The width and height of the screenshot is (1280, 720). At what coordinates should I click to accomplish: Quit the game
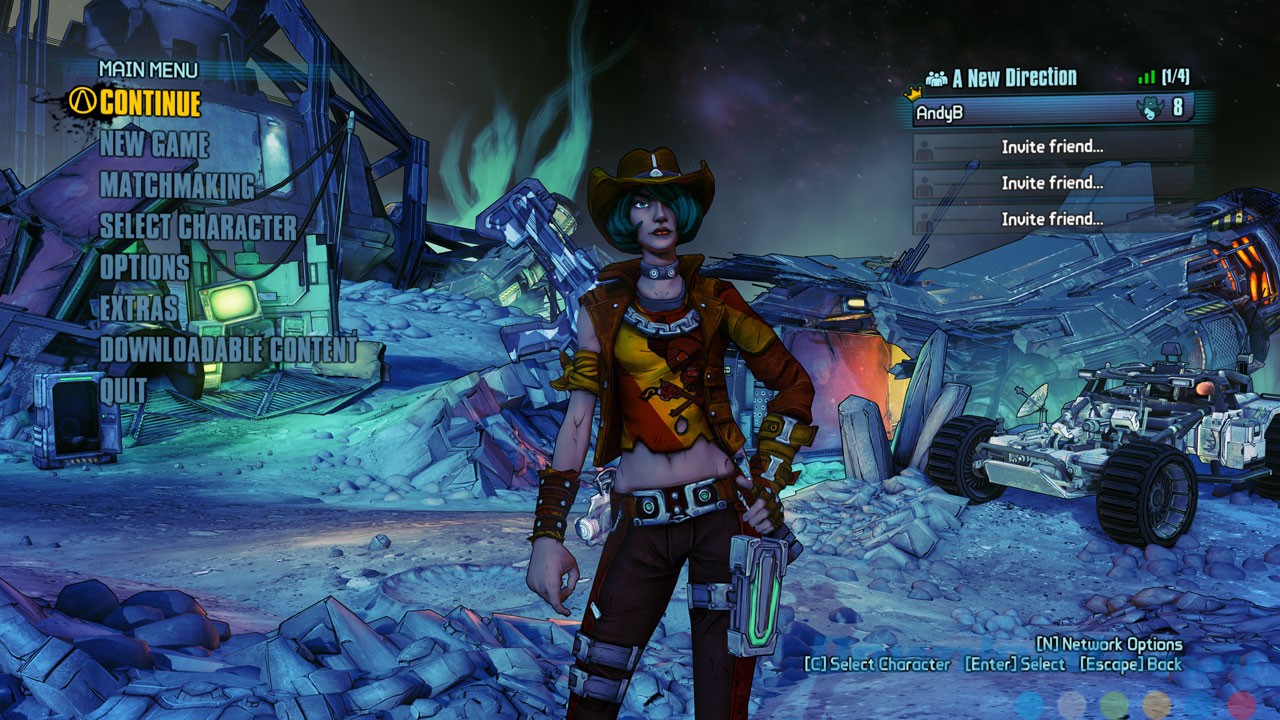coord(123,390)
